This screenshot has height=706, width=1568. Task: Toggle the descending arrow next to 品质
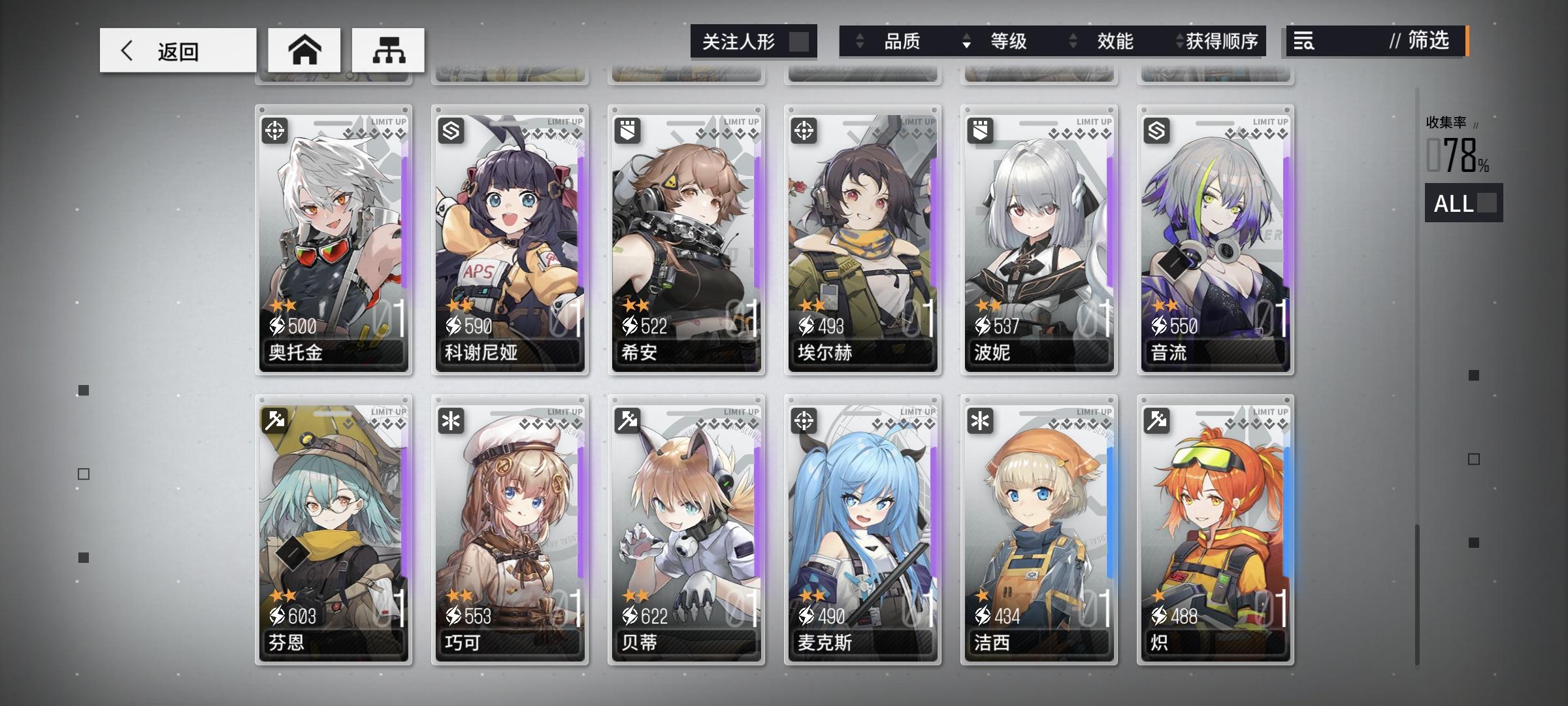[x=964, y=42]
